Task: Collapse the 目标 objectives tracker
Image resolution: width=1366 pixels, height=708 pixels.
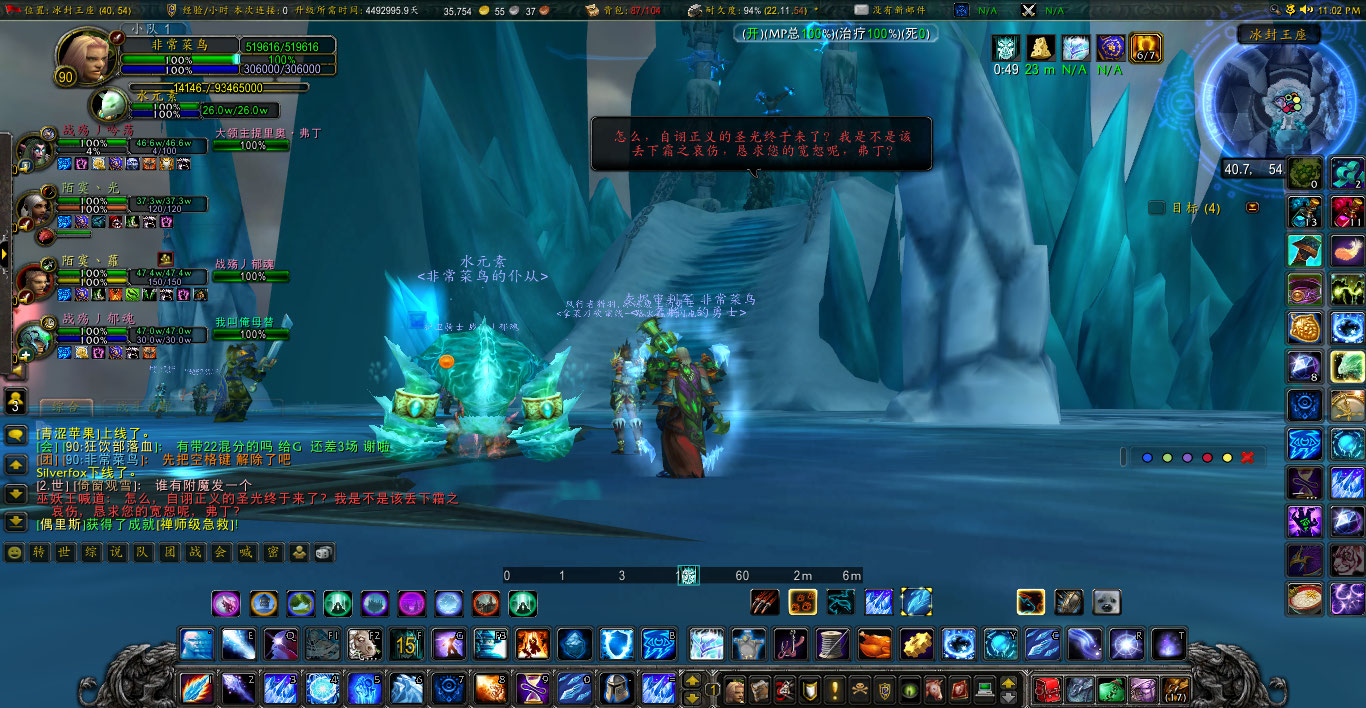Action: tap(1253, 208)
